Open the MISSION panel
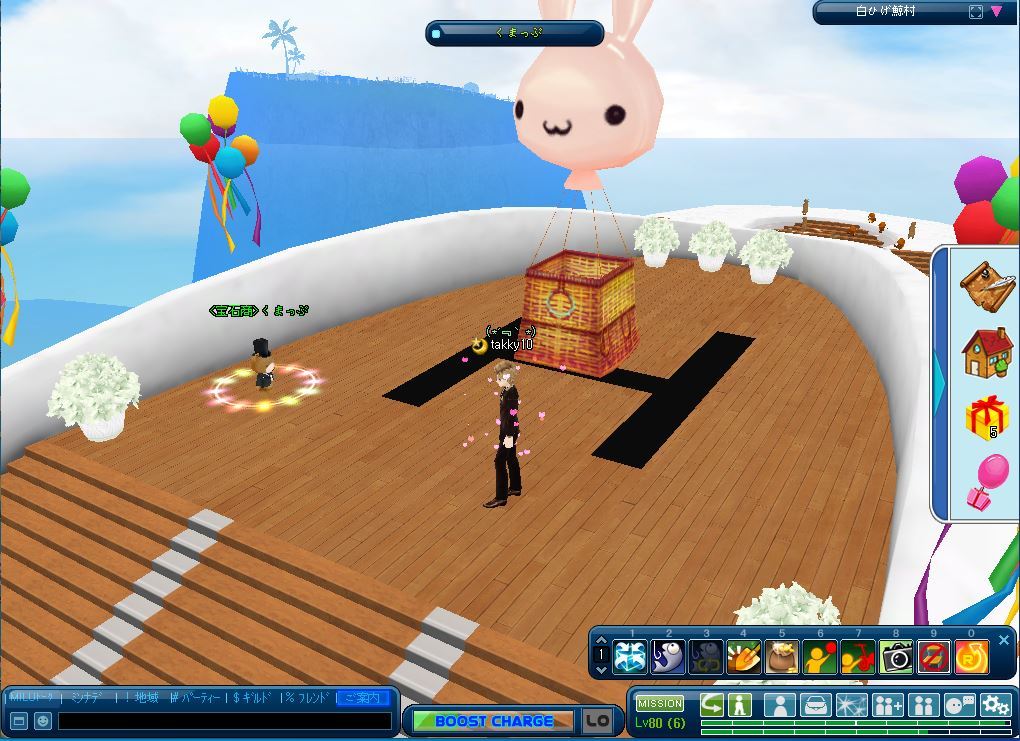1020x741 pixels. (660, 703)
